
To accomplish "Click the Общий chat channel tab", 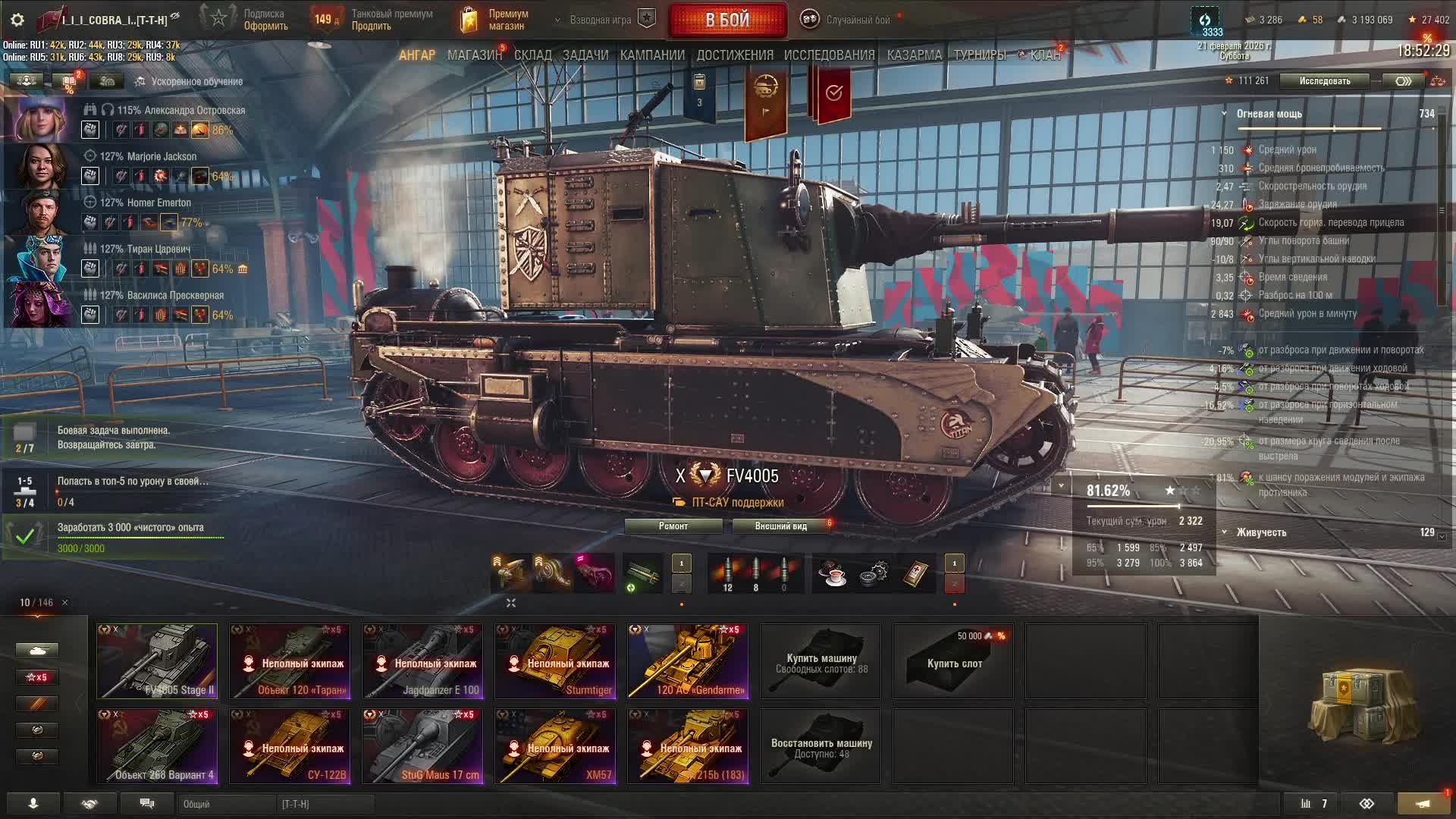I will click(226, 804).
